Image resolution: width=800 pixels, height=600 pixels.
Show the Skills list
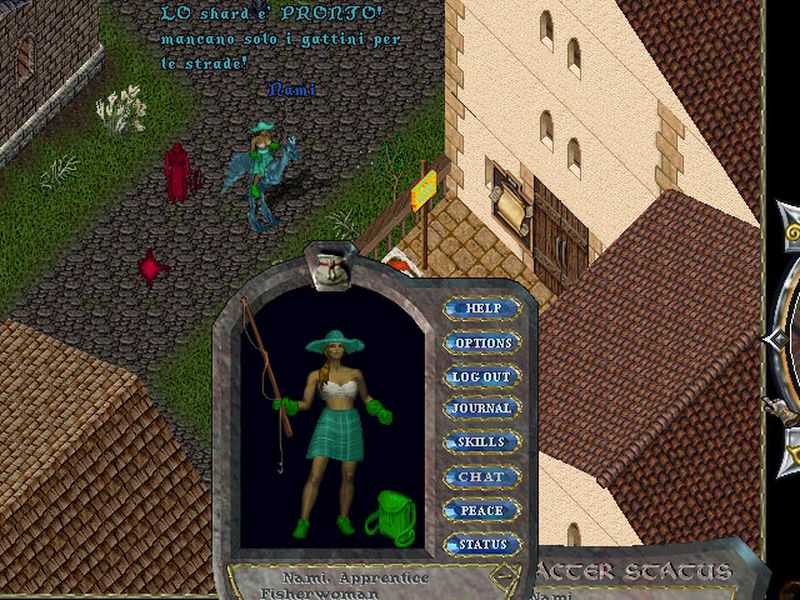482,442
